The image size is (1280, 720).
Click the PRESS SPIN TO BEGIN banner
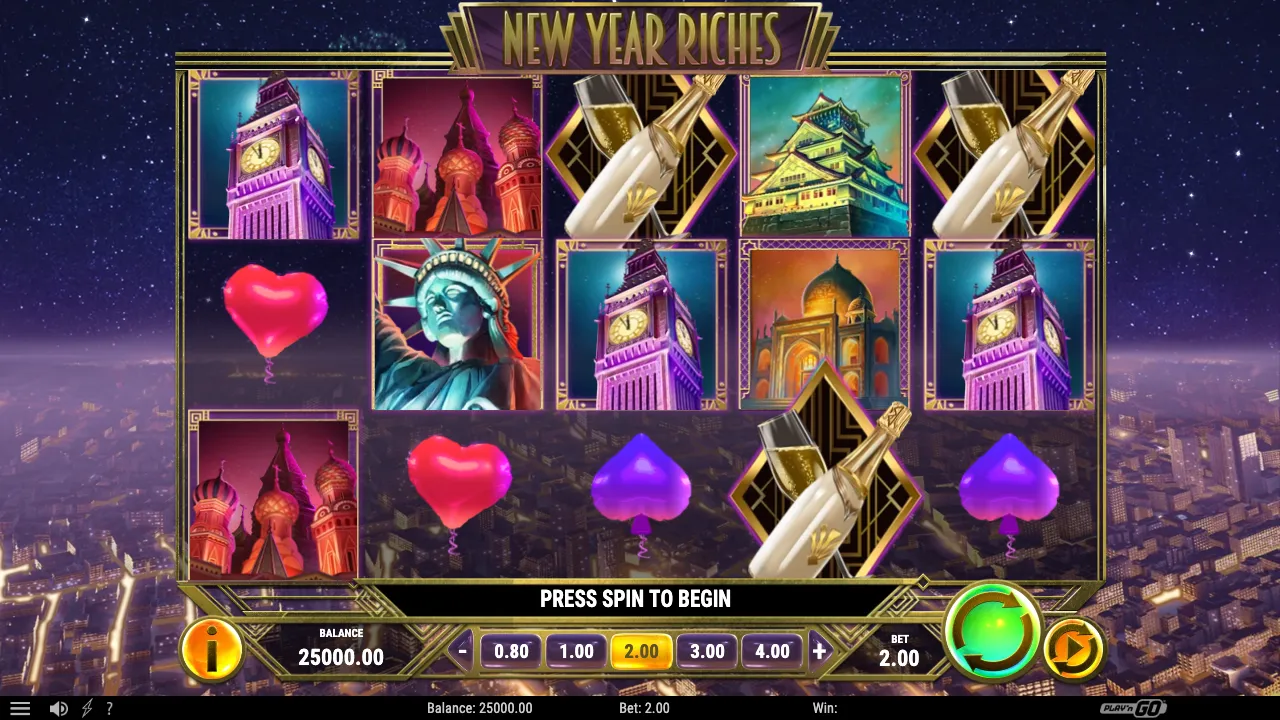point(635,599)
